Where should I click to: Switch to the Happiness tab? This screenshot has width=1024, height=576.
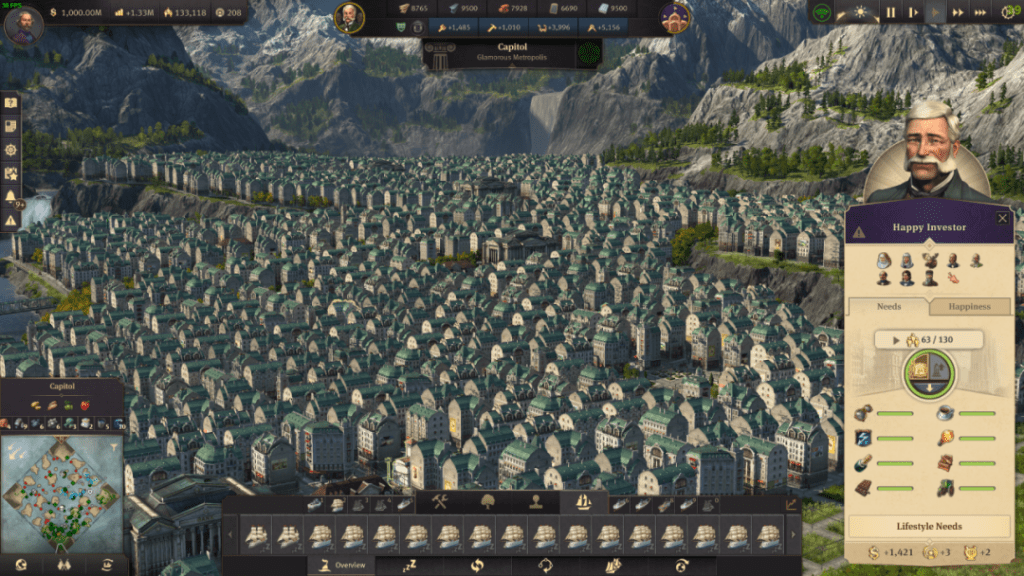(x=968, y=306)
